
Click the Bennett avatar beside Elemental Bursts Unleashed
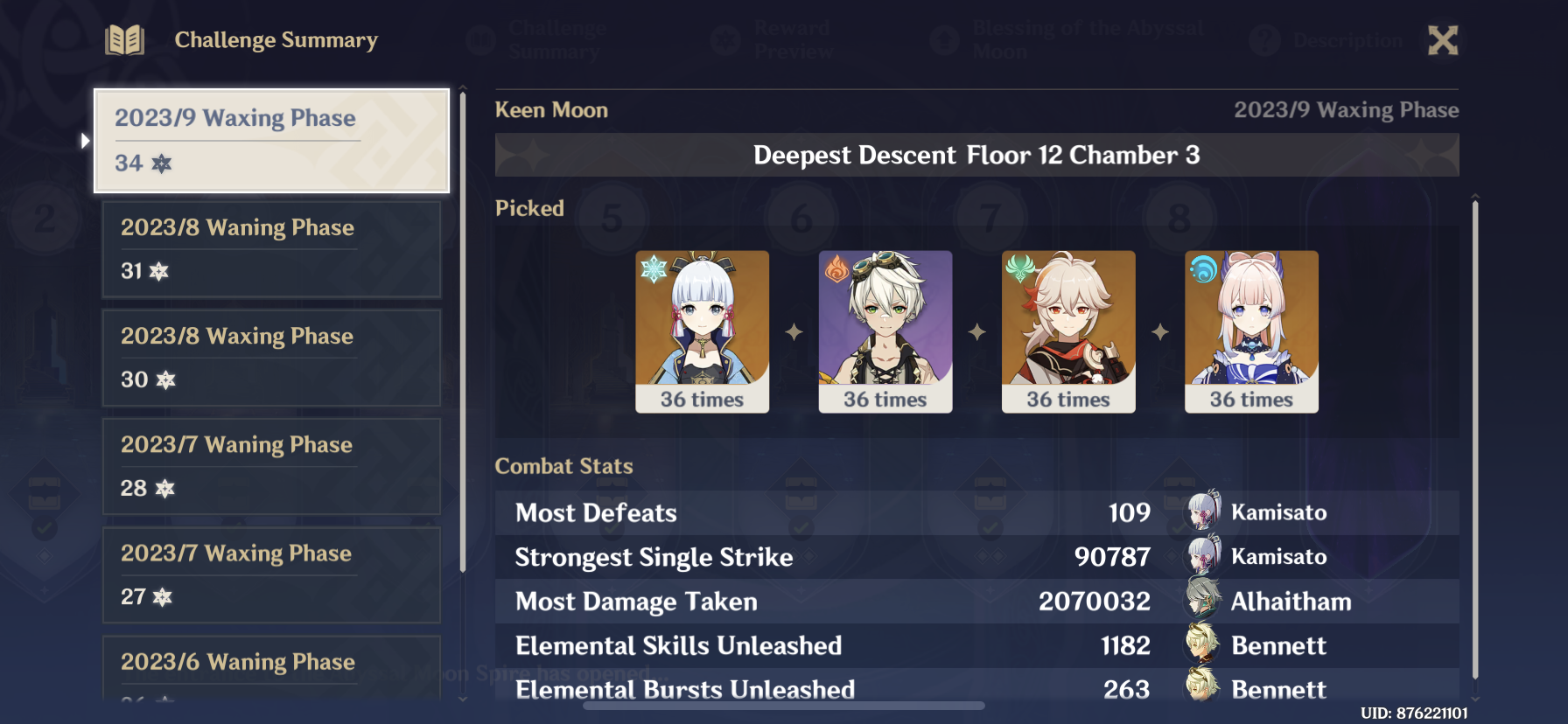pyautogui.click(x=1201, y=689)
